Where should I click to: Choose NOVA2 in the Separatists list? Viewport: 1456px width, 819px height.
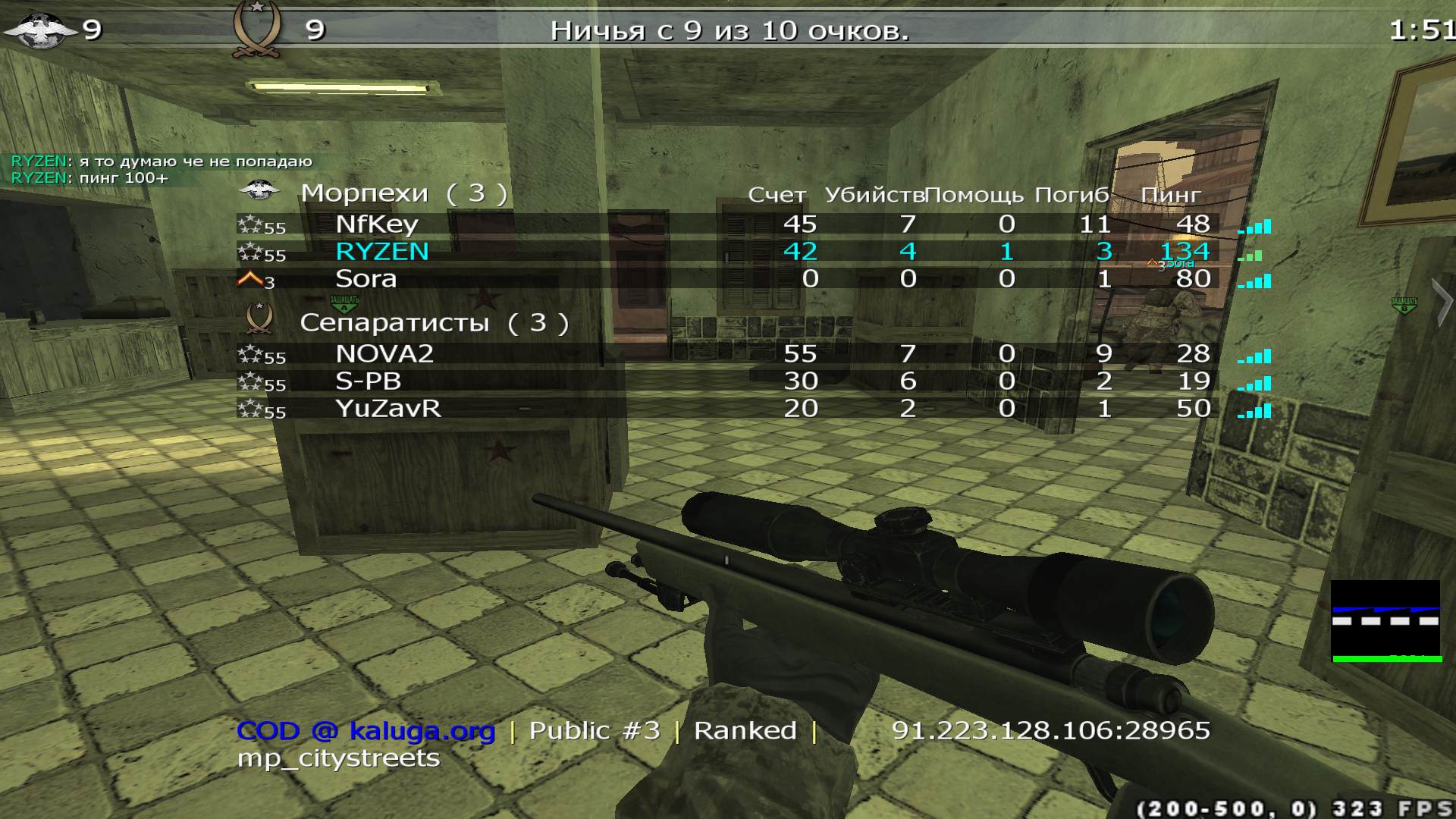[384, 354]
